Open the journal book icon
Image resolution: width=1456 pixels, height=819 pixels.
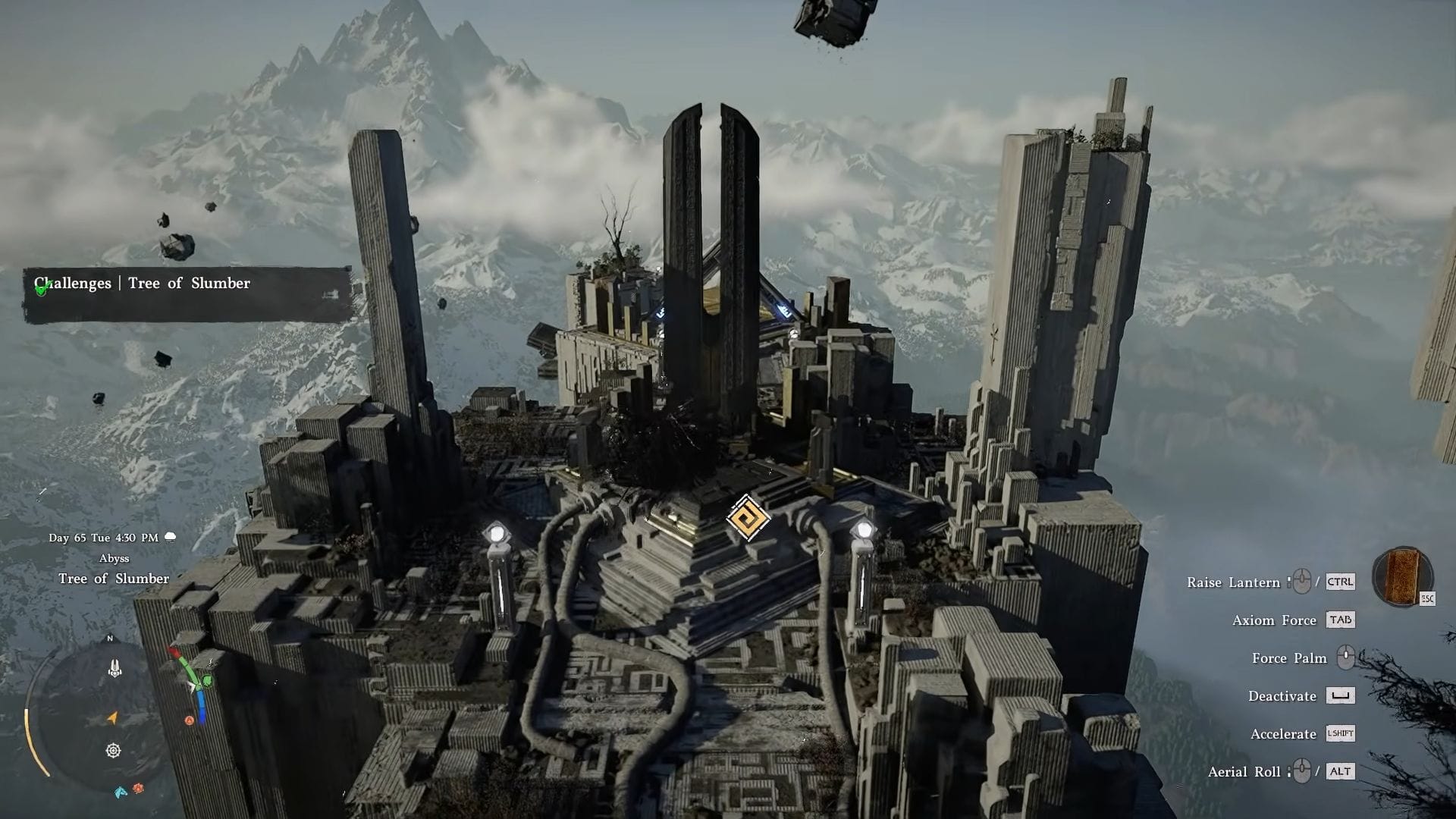pos(1401,576)
